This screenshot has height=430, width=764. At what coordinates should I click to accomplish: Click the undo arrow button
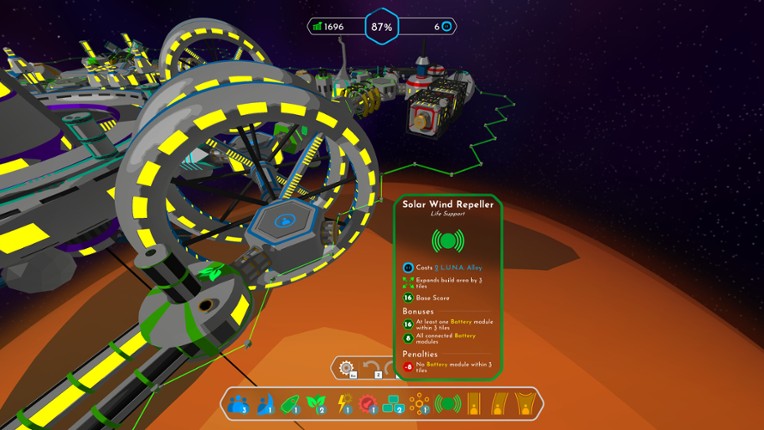point(371,368)
